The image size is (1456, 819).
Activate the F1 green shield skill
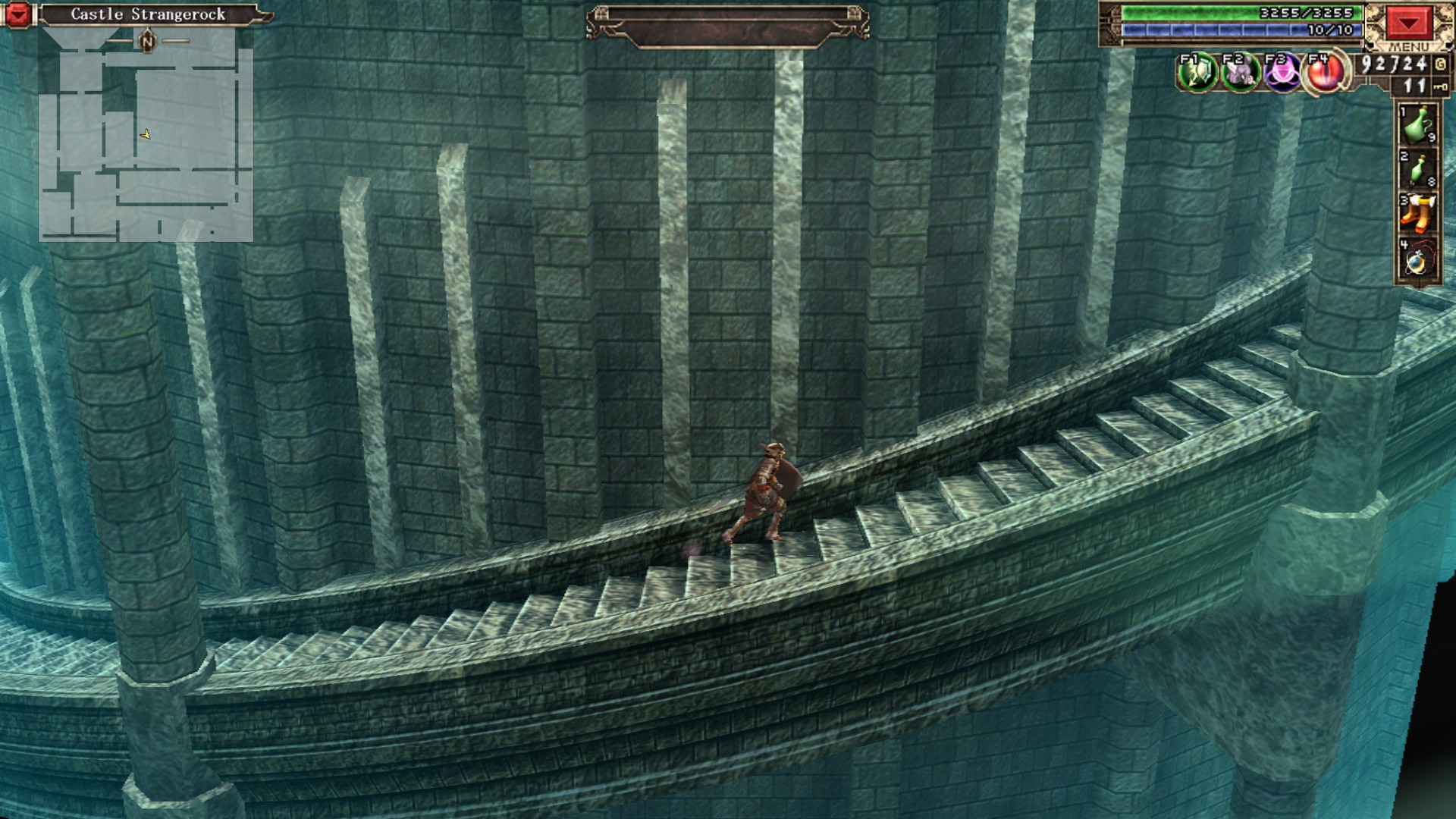[x=1197, y=74]
